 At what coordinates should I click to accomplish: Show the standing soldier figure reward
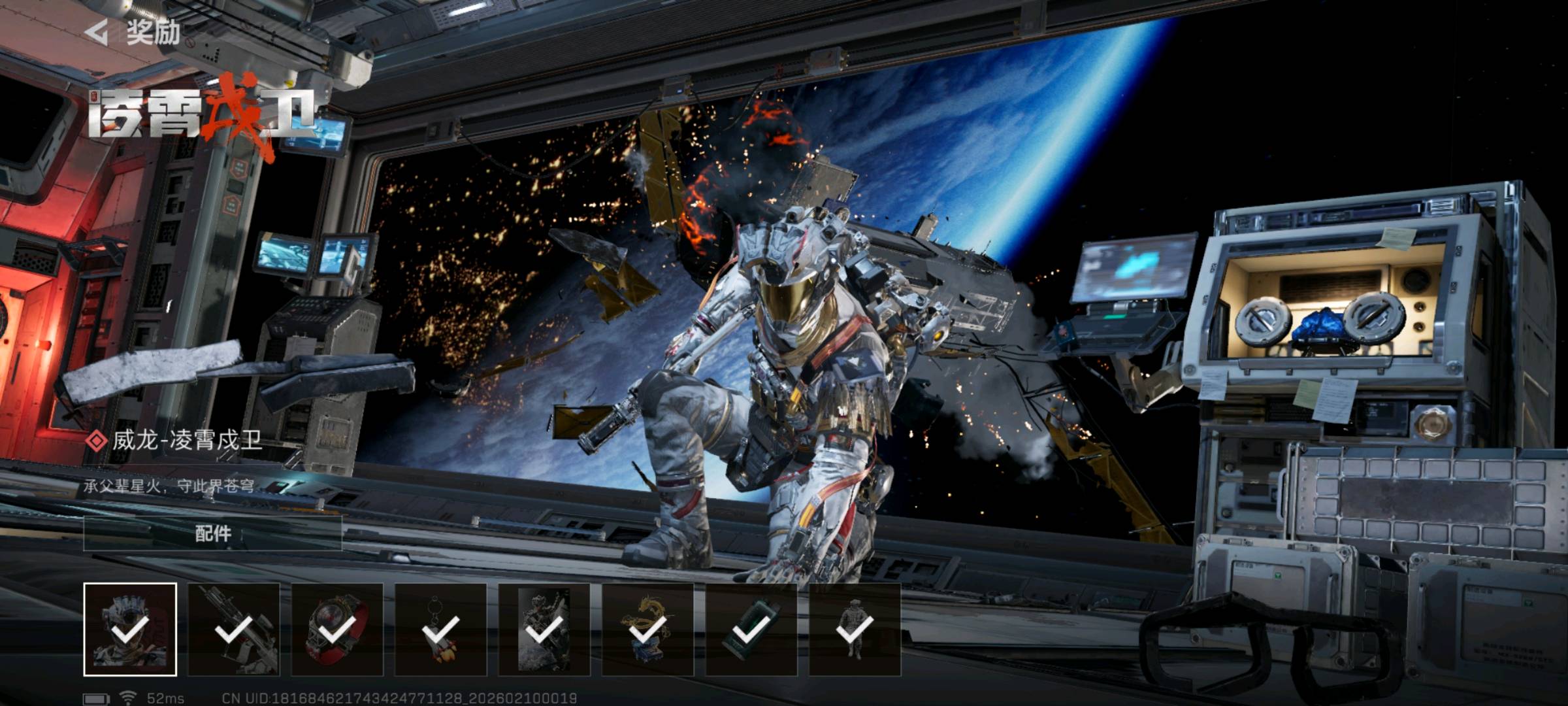pyautogui.click(x=855, y=629)
